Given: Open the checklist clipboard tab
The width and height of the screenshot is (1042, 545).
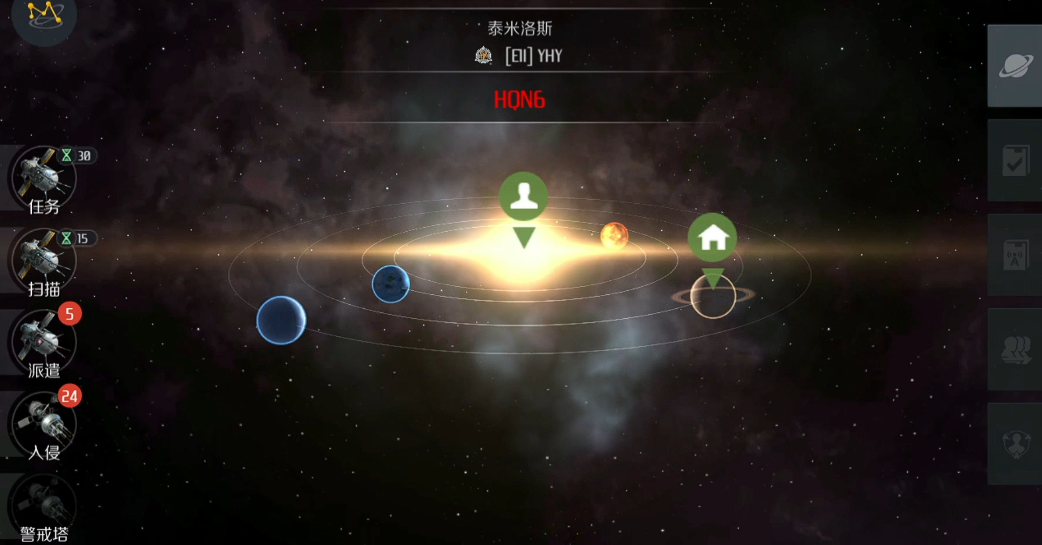Looking at the screenshot, I should (1015, 161).
